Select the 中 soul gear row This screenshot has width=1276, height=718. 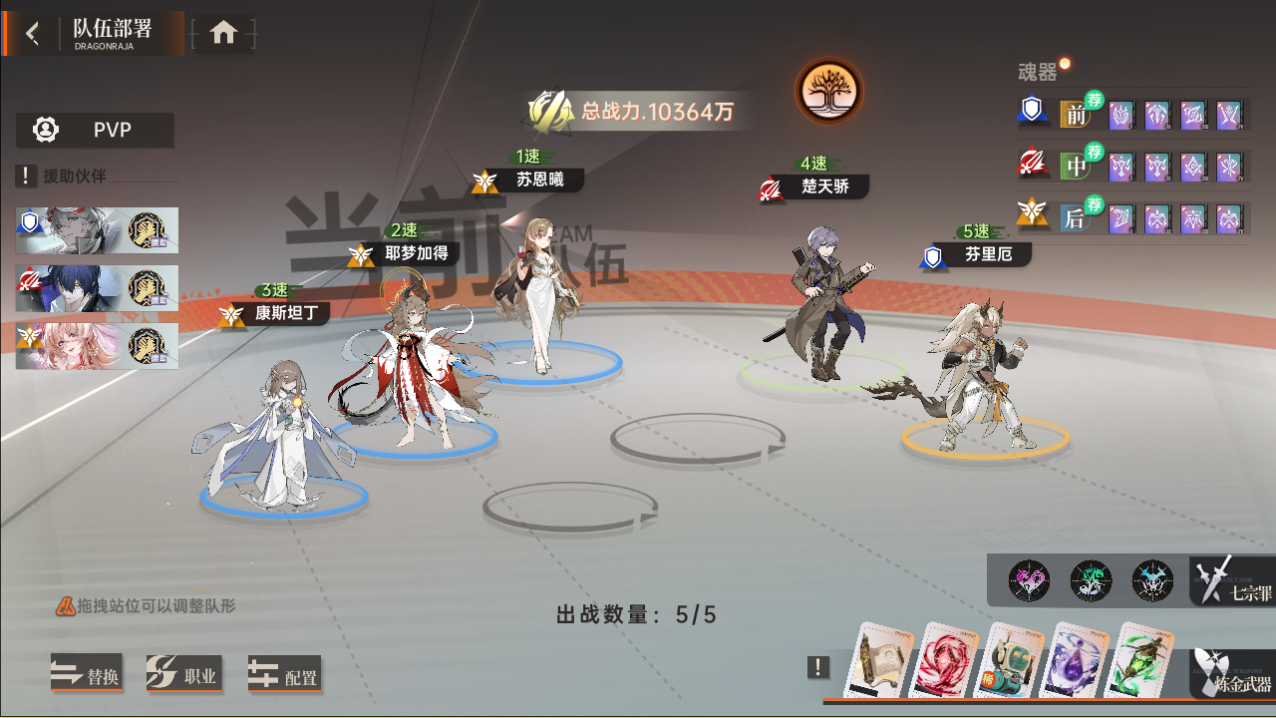tap(1076, 165)
